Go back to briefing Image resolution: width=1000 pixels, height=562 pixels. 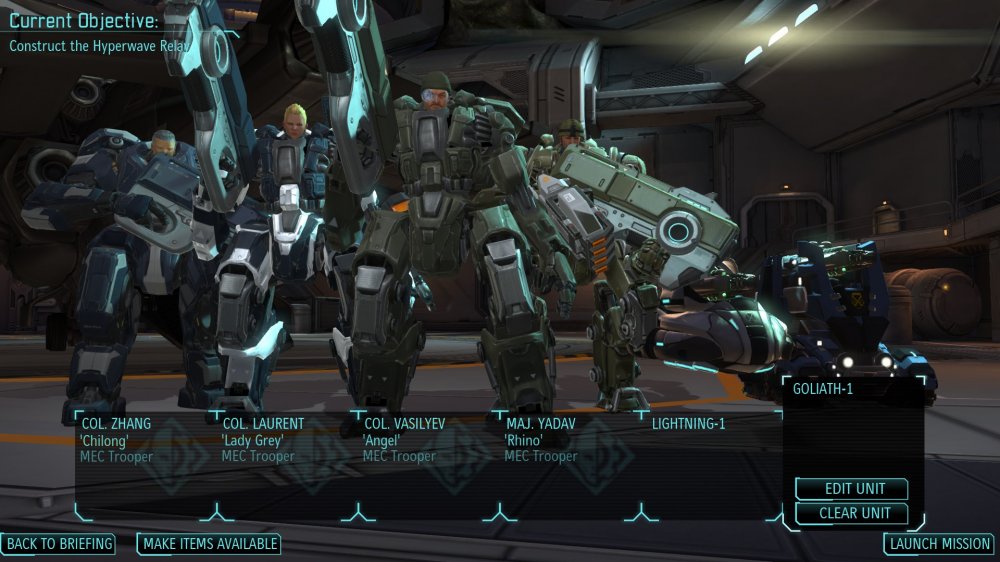pyautogui.click(x=58, y=544)
